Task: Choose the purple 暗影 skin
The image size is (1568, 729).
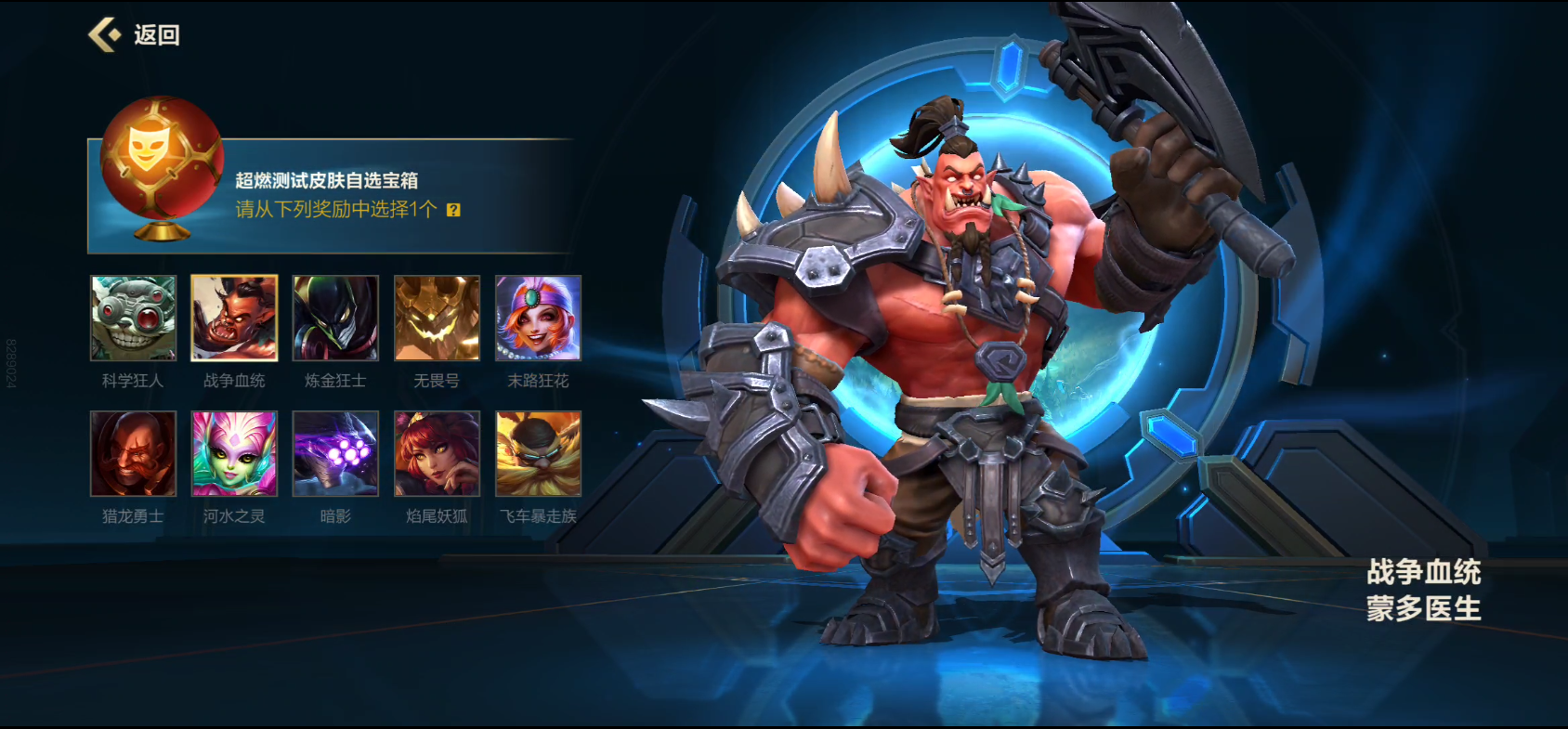Action: coord(335,453)
